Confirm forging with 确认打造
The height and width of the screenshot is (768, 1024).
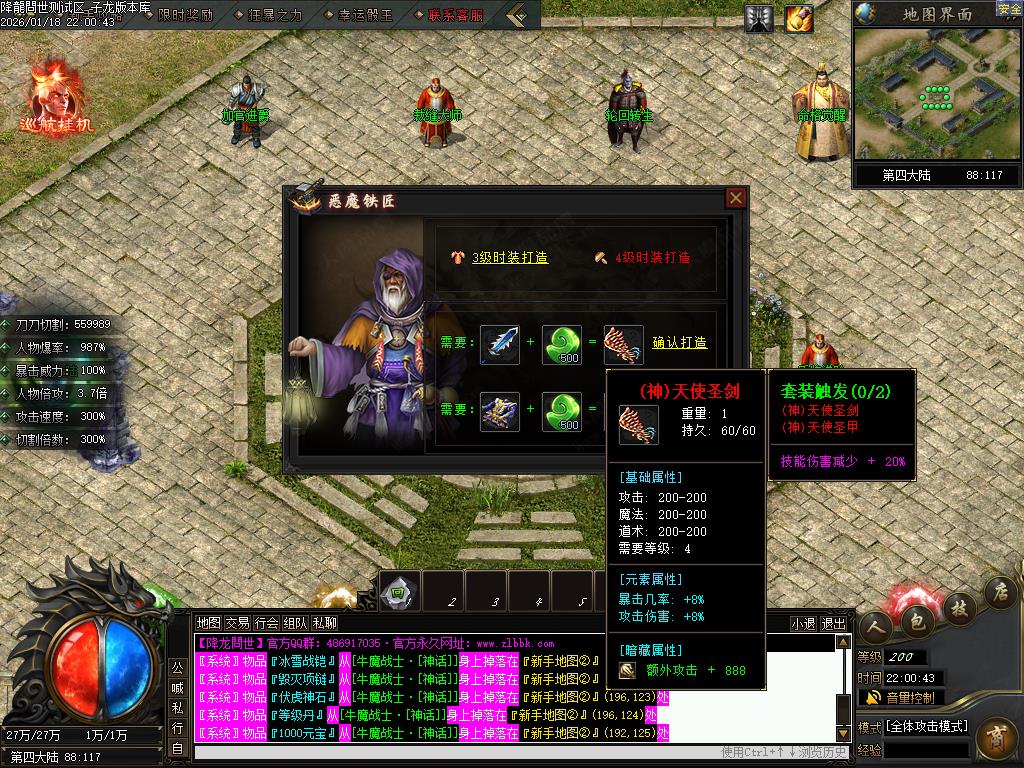click(679, 343)
